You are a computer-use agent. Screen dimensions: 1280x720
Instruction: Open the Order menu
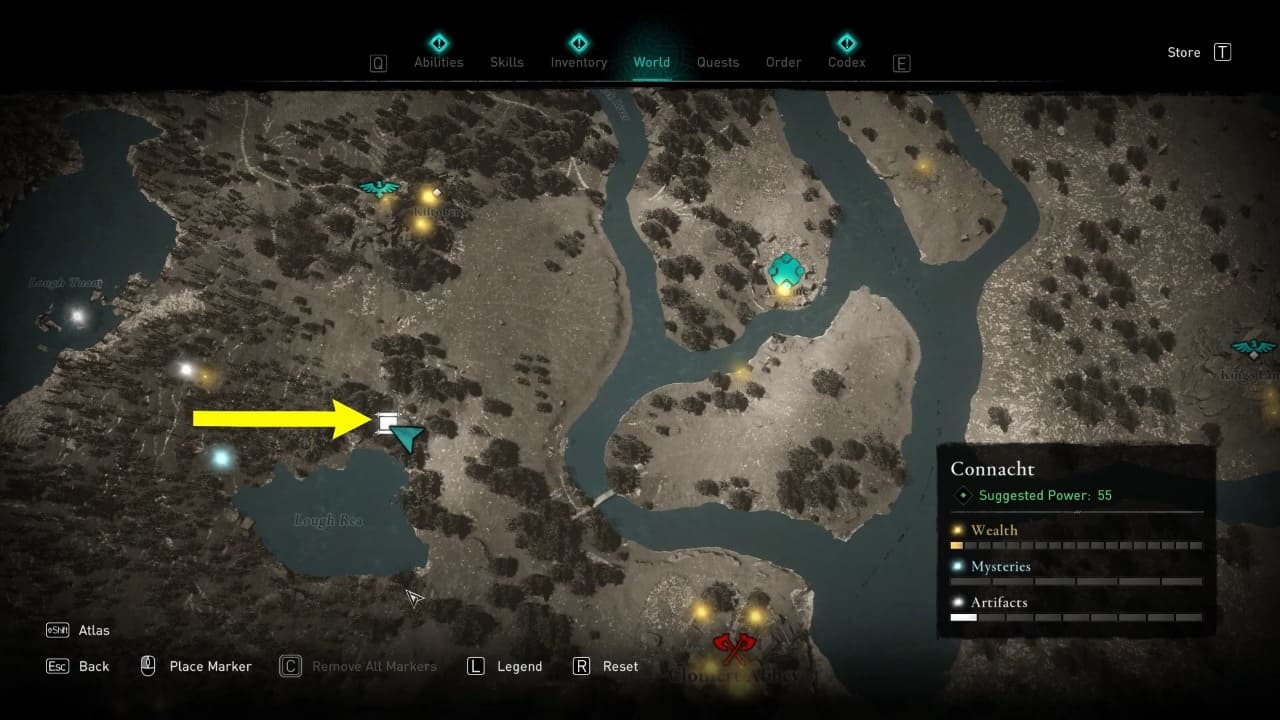pyautogui.click(x=783, y=62)
